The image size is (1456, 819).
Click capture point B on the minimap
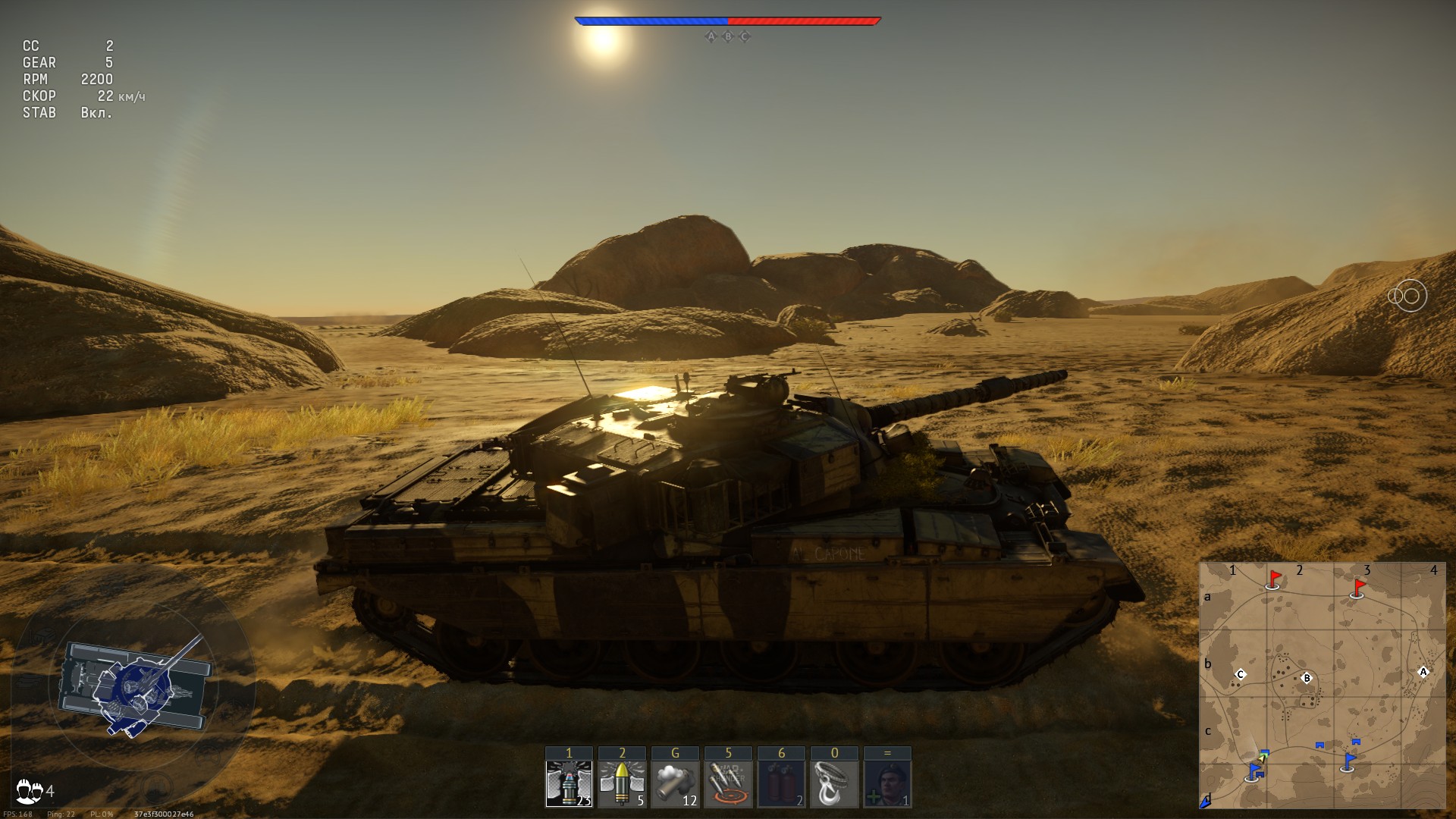(1307, 678)
